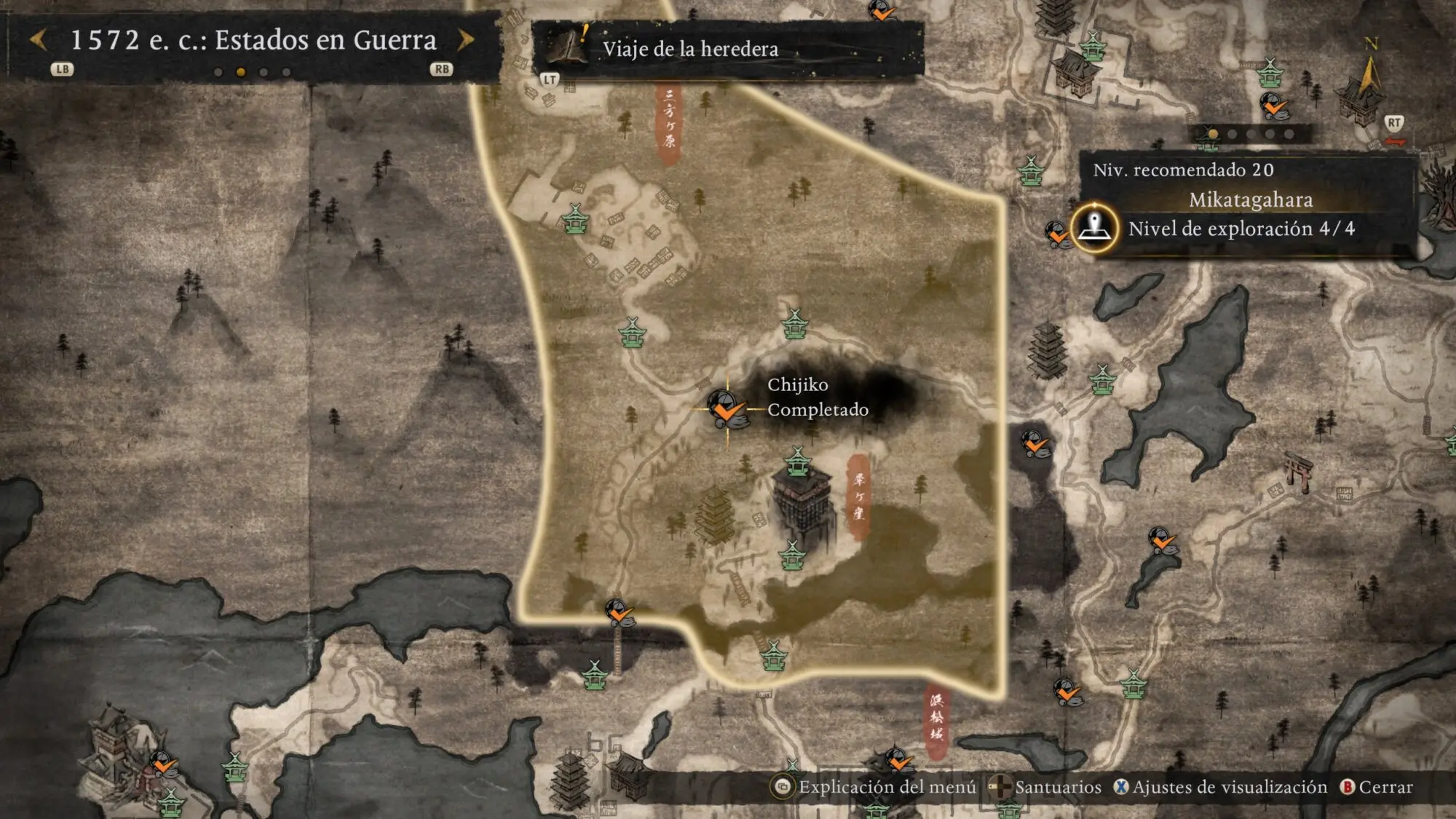Switch to the previous era with the left arrow
The height and width of the screenshot is (819, 1456).
click(39, 40)
